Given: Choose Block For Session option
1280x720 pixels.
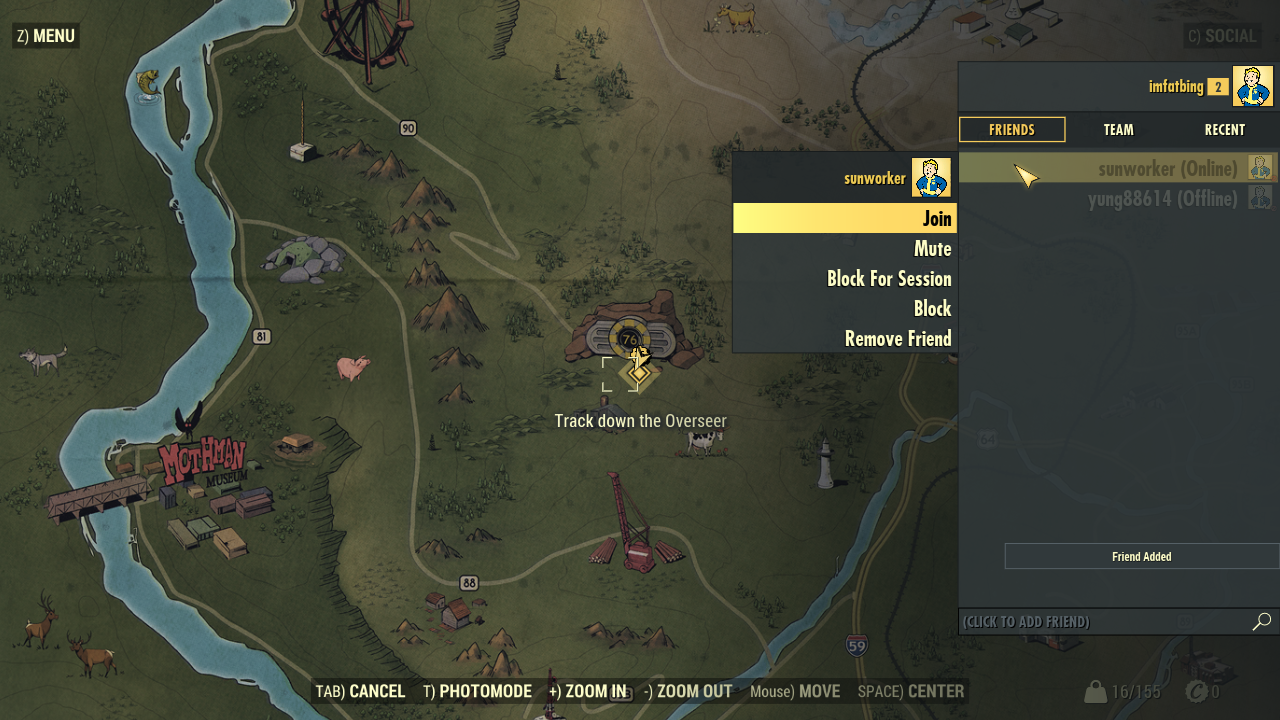Looking at the screenshot, I should click(844, 279).
